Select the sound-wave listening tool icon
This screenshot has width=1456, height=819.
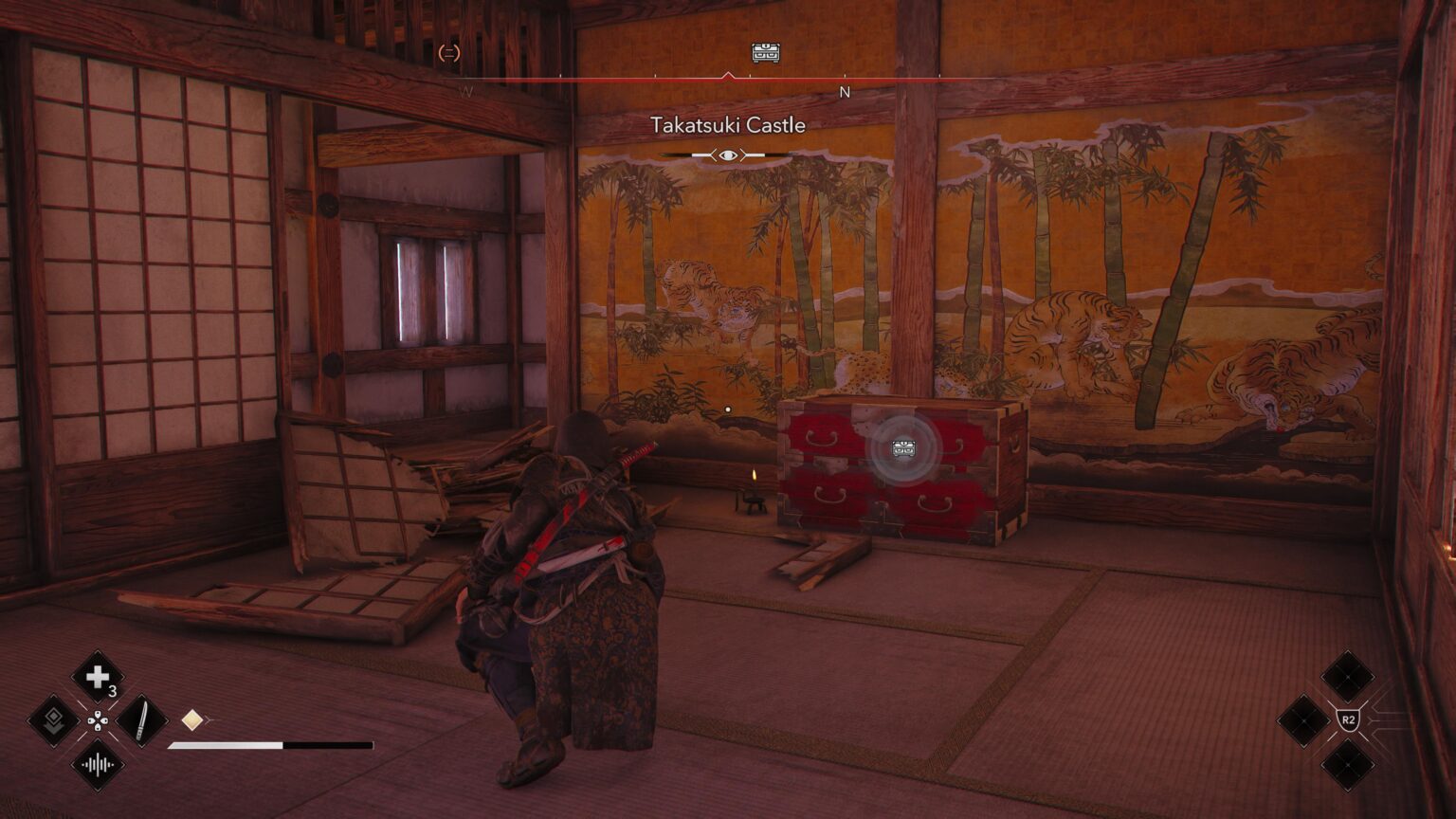pyautogui.click(x=99, y=764)
